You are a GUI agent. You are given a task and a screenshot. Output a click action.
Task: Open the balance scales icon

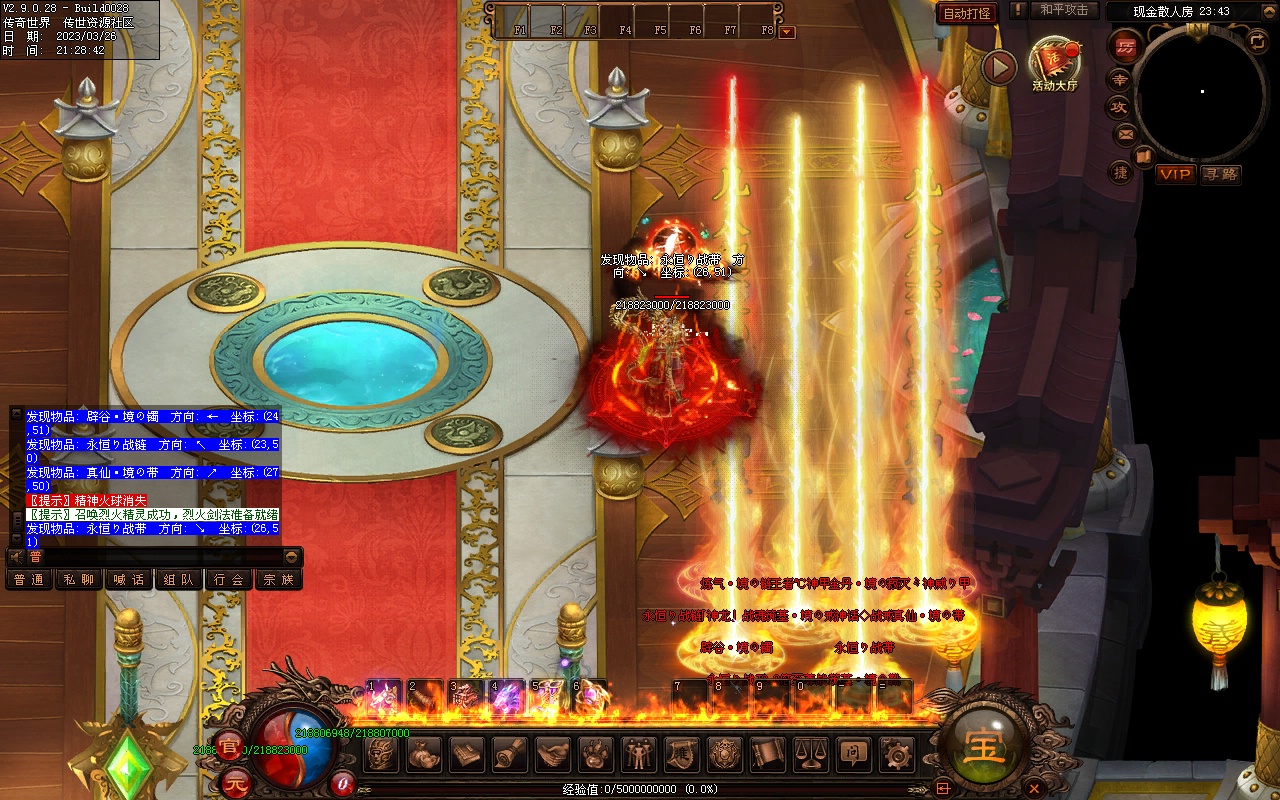pos(811,754)
